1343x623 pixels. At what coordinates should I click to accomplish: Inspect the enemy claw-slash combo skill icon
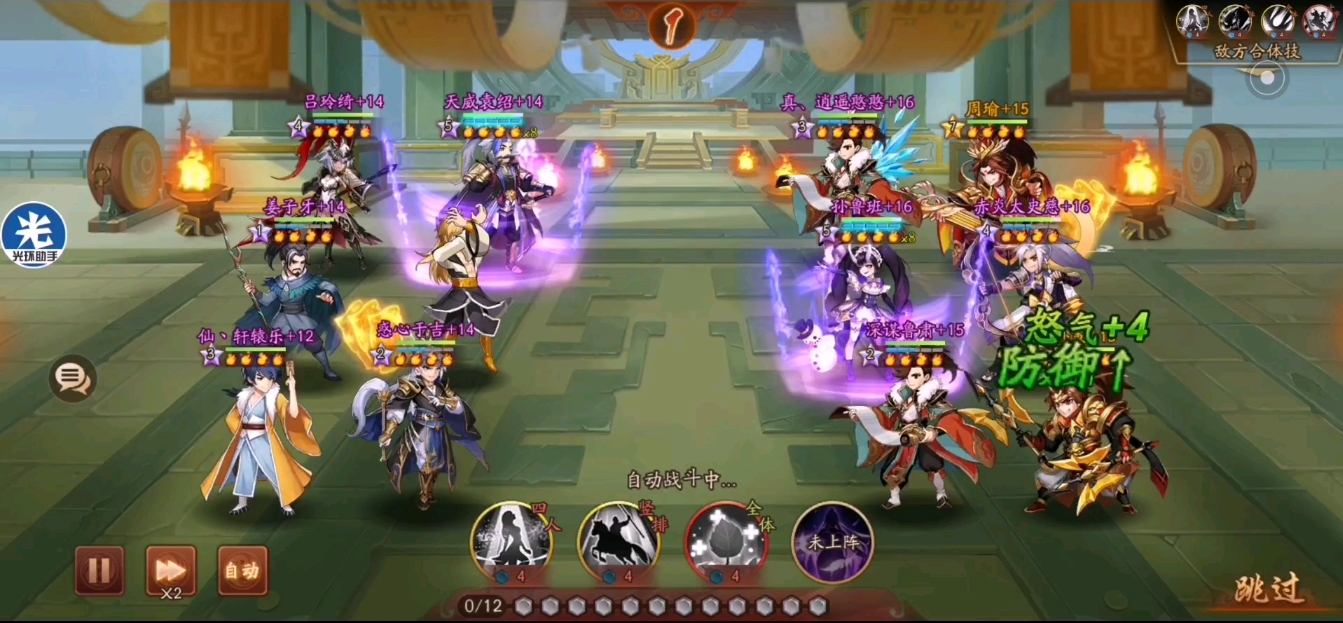[1277, 19]
